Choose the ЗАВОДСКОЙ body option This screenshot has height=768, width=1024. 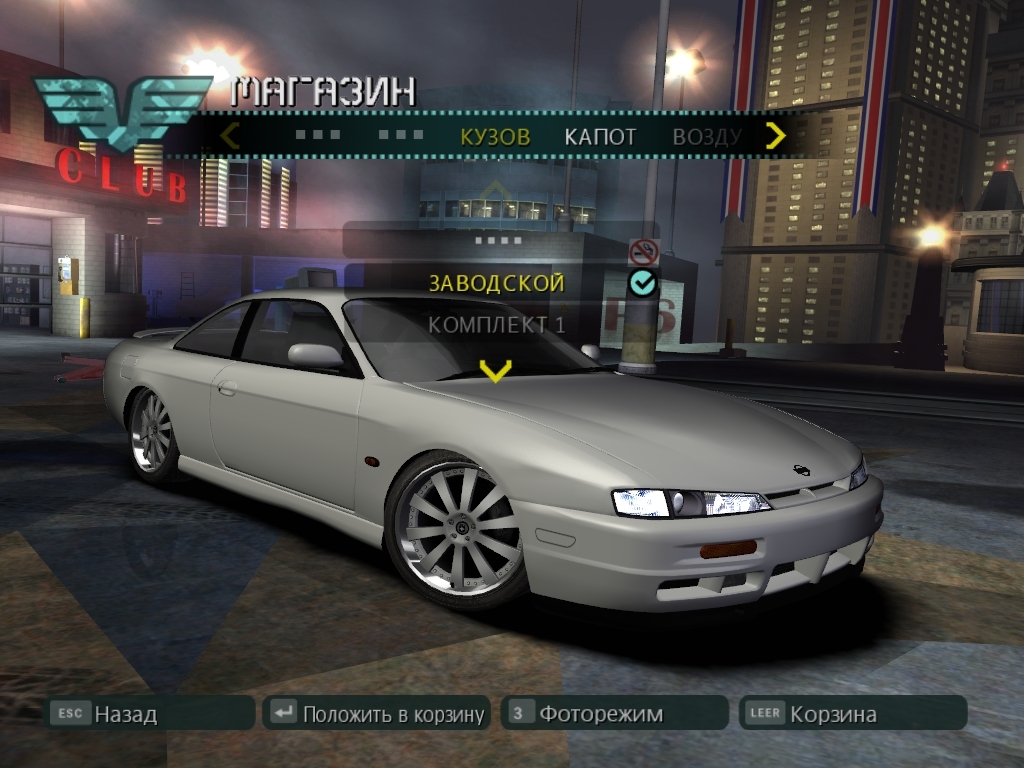click(497, 283)
